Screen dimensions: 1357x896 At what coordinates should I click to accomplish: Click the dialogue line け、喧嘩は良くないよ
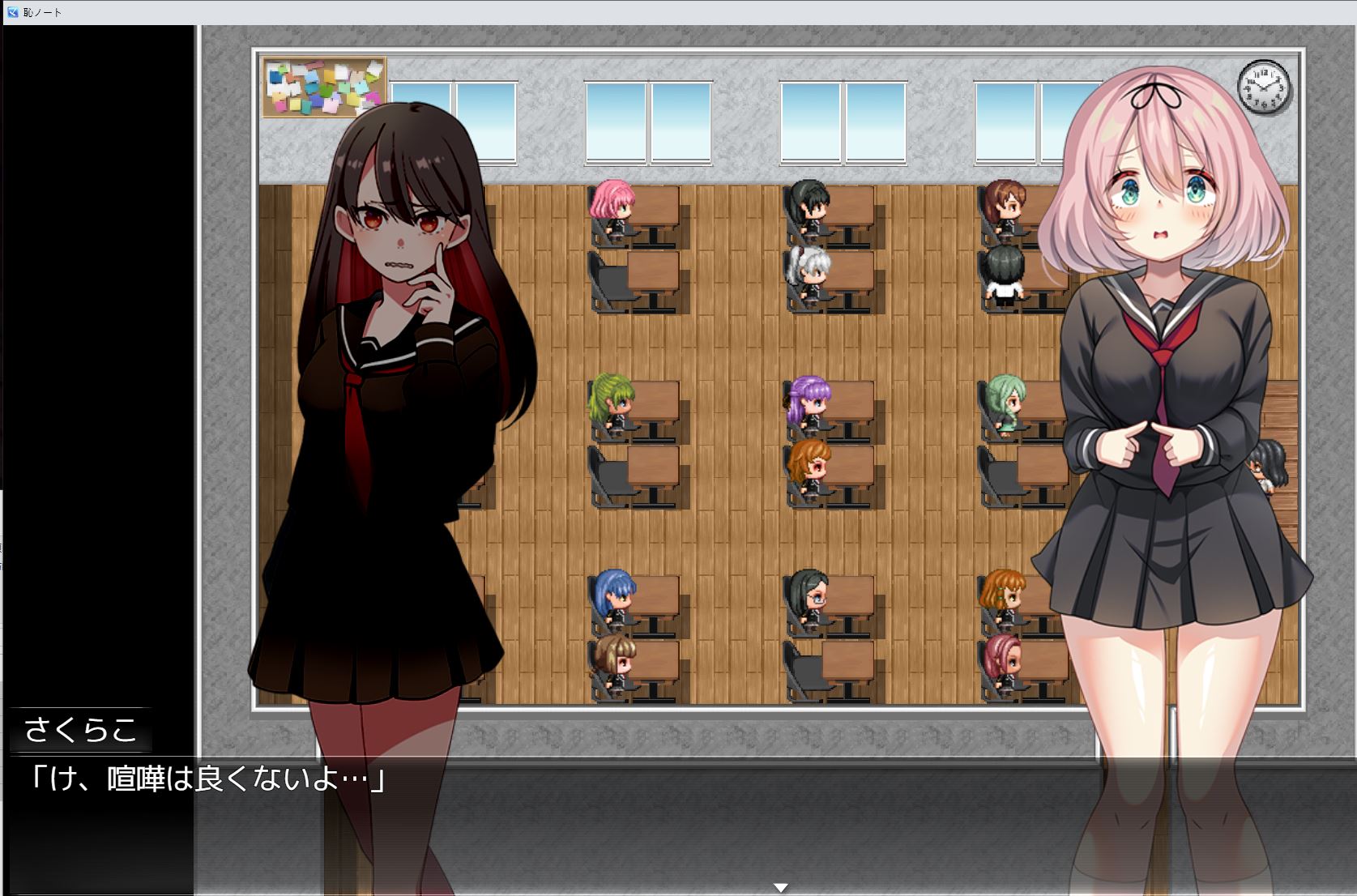click(207, 779)
